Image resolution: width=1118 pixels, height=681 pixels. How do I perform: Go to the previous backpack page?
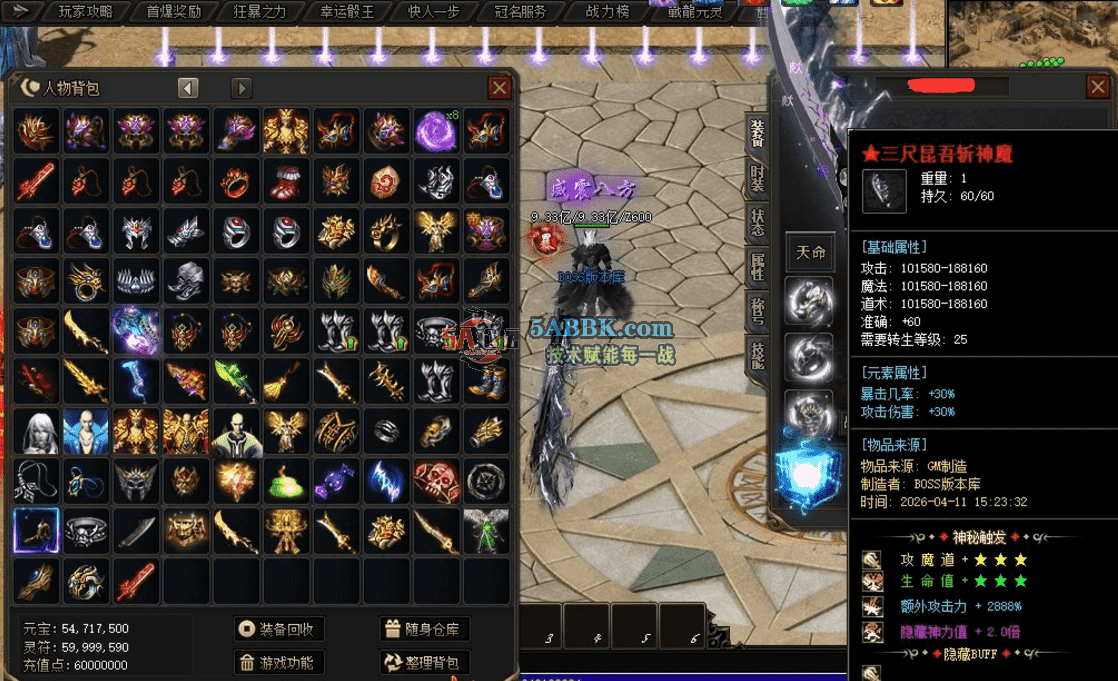click(188, 88)
